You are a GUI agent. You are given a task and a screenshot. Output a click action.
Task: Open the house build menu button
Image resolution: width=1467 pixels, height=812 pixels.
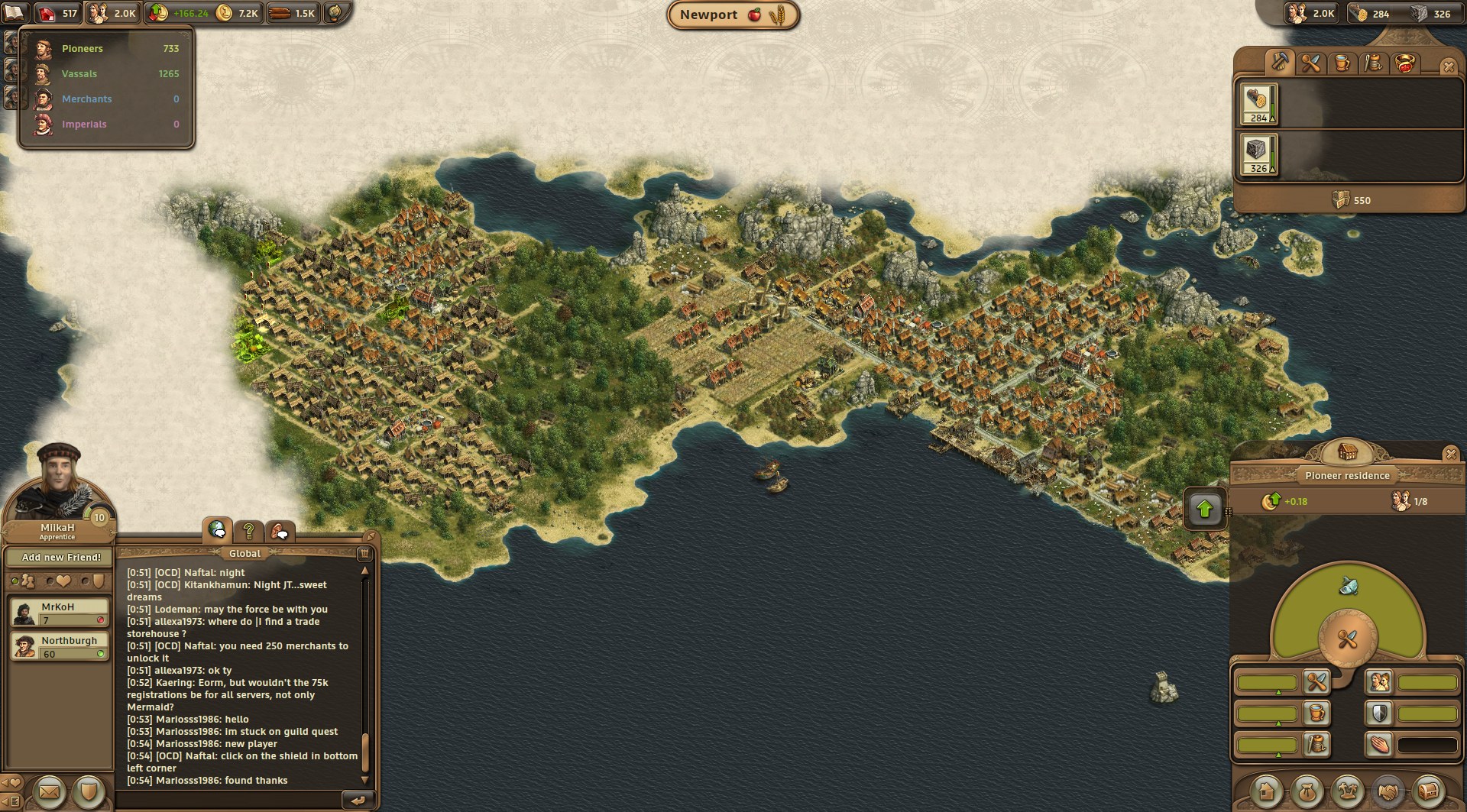point(1267,791)
